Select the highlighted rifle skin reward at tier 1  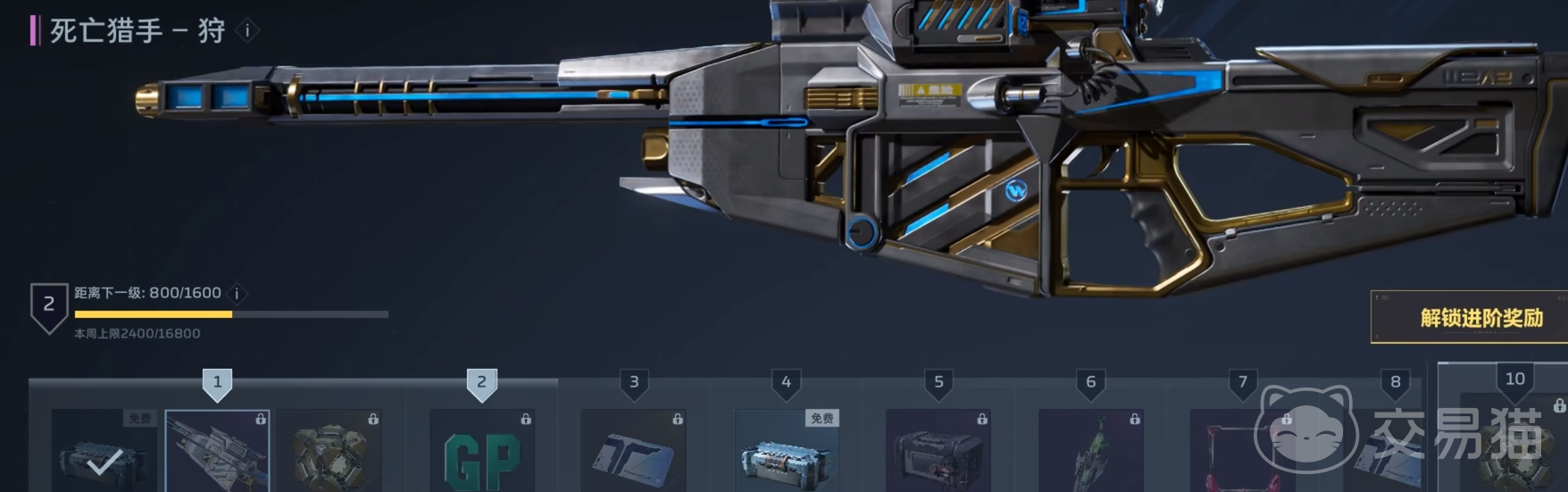217,451
